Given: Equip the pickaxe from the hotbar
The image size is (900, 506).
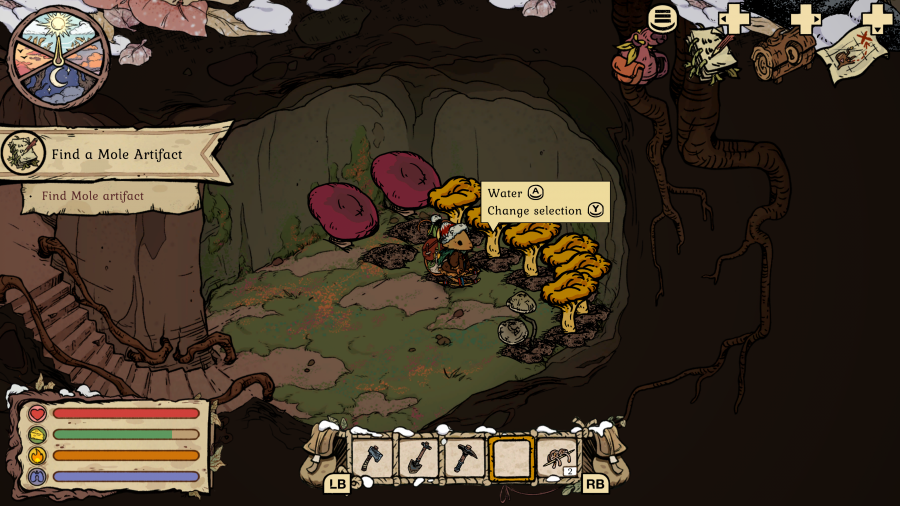Looking at the screenshot, I should 464,458.
